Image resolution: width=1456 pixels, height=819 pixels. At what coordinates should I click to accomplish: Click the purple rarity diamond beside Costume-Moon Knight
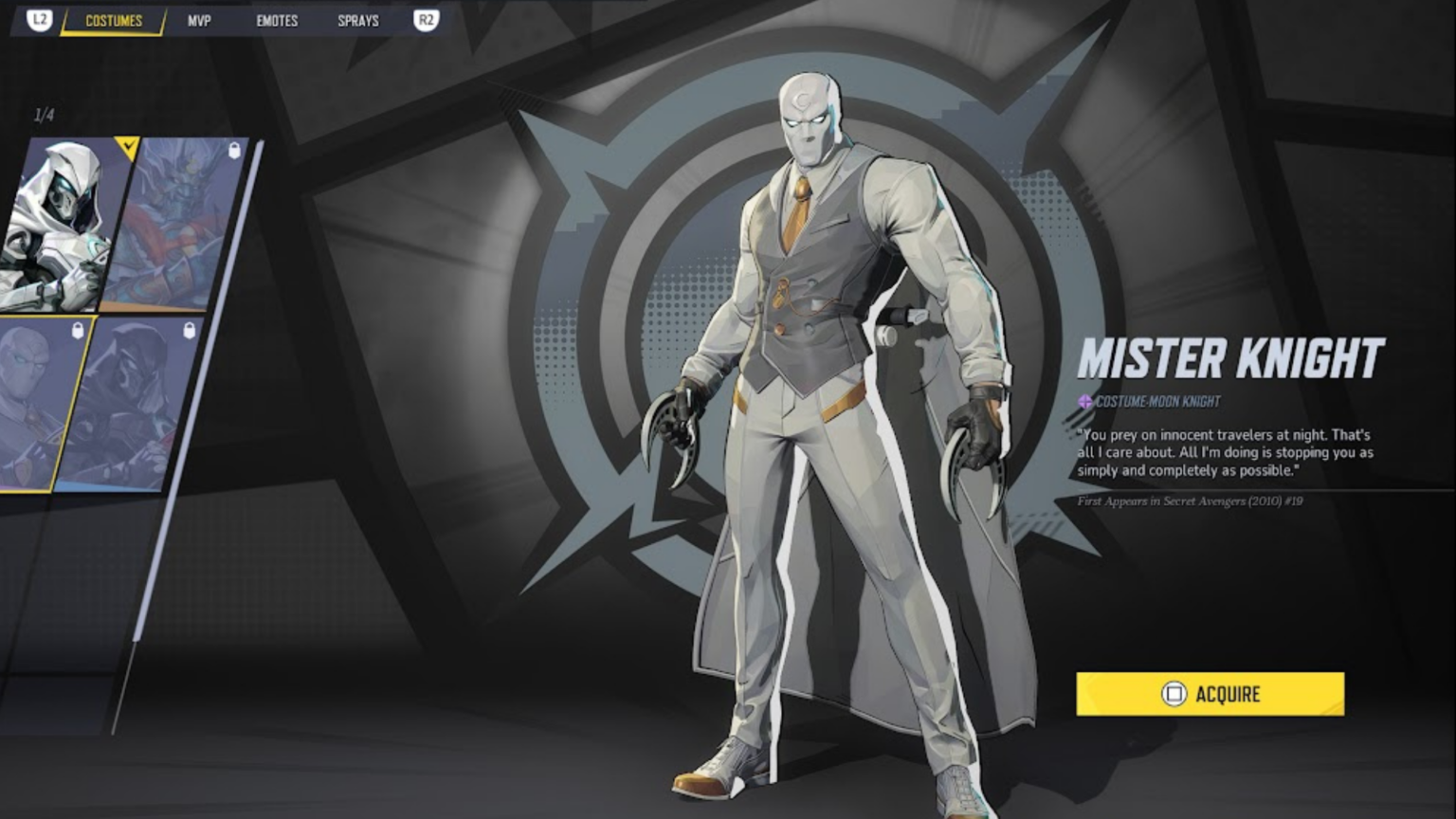click(x=1083, y=401)
